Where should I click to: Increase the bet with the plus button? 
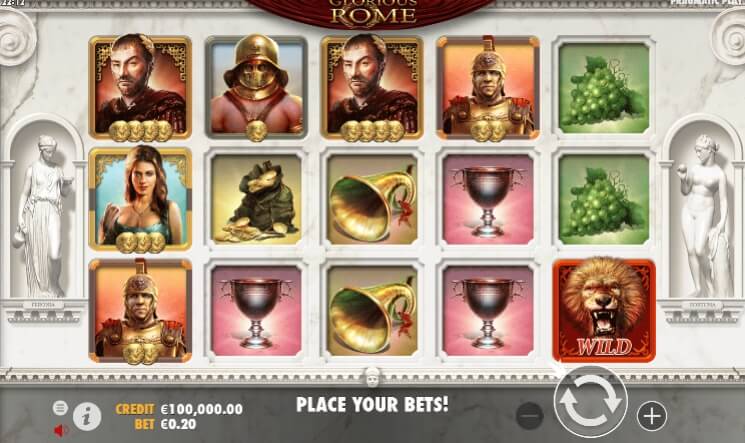coord(651,414)
